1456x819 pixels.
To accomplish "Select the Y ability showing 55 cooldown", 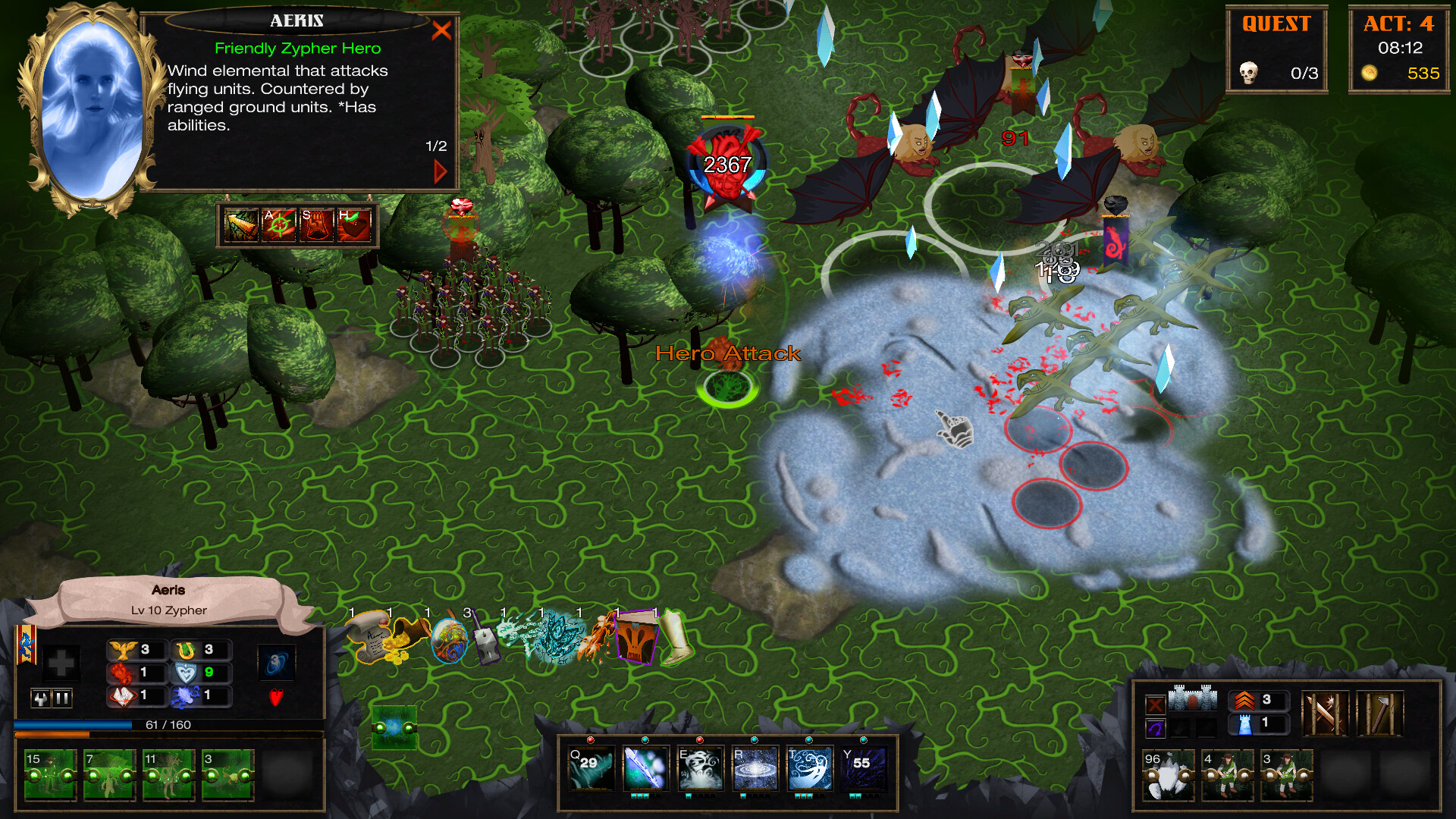I will (864, 767).
